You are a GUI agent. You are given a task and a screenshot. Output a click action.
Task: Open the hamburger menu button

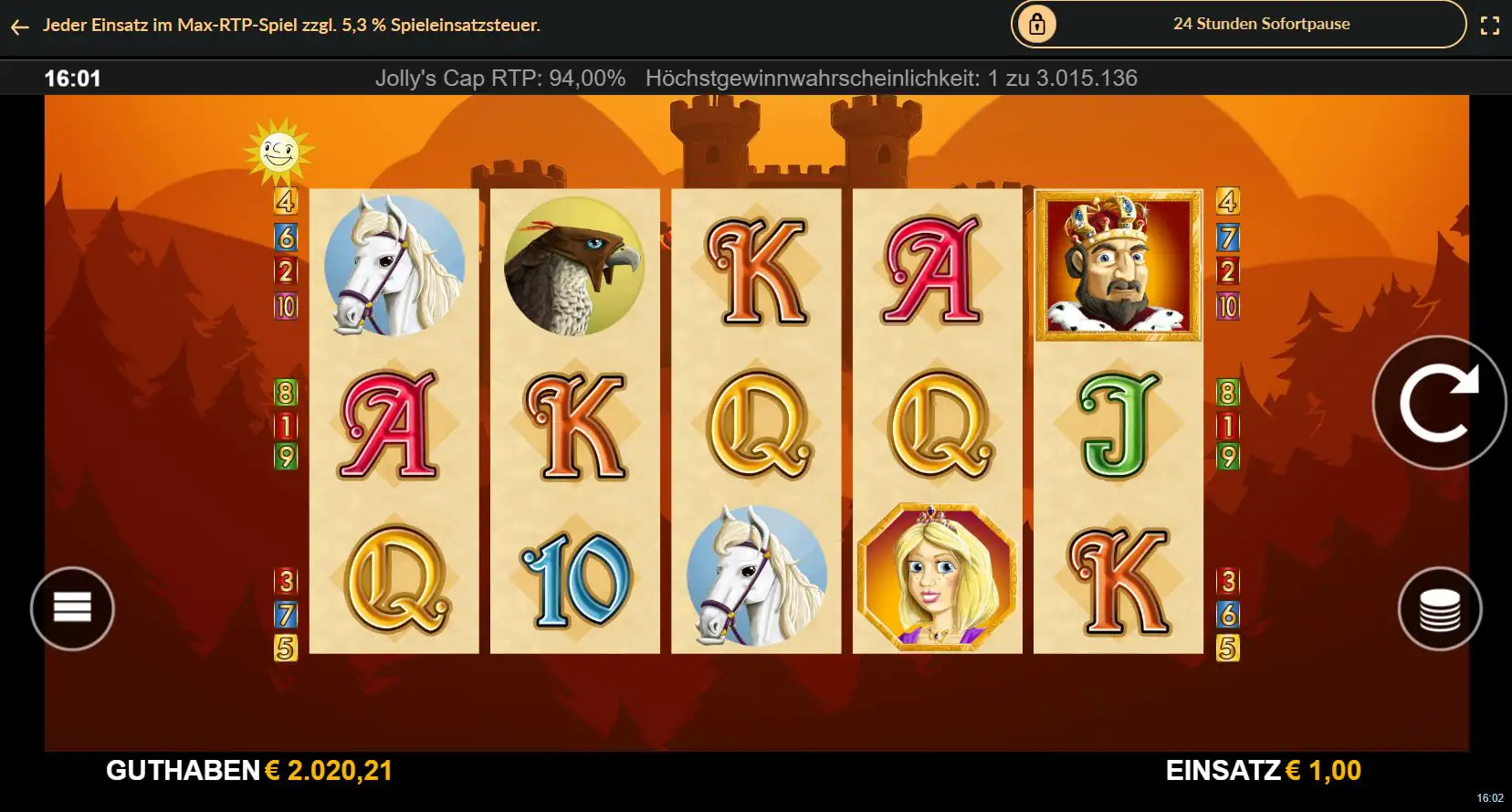click(x=72, y=608)
